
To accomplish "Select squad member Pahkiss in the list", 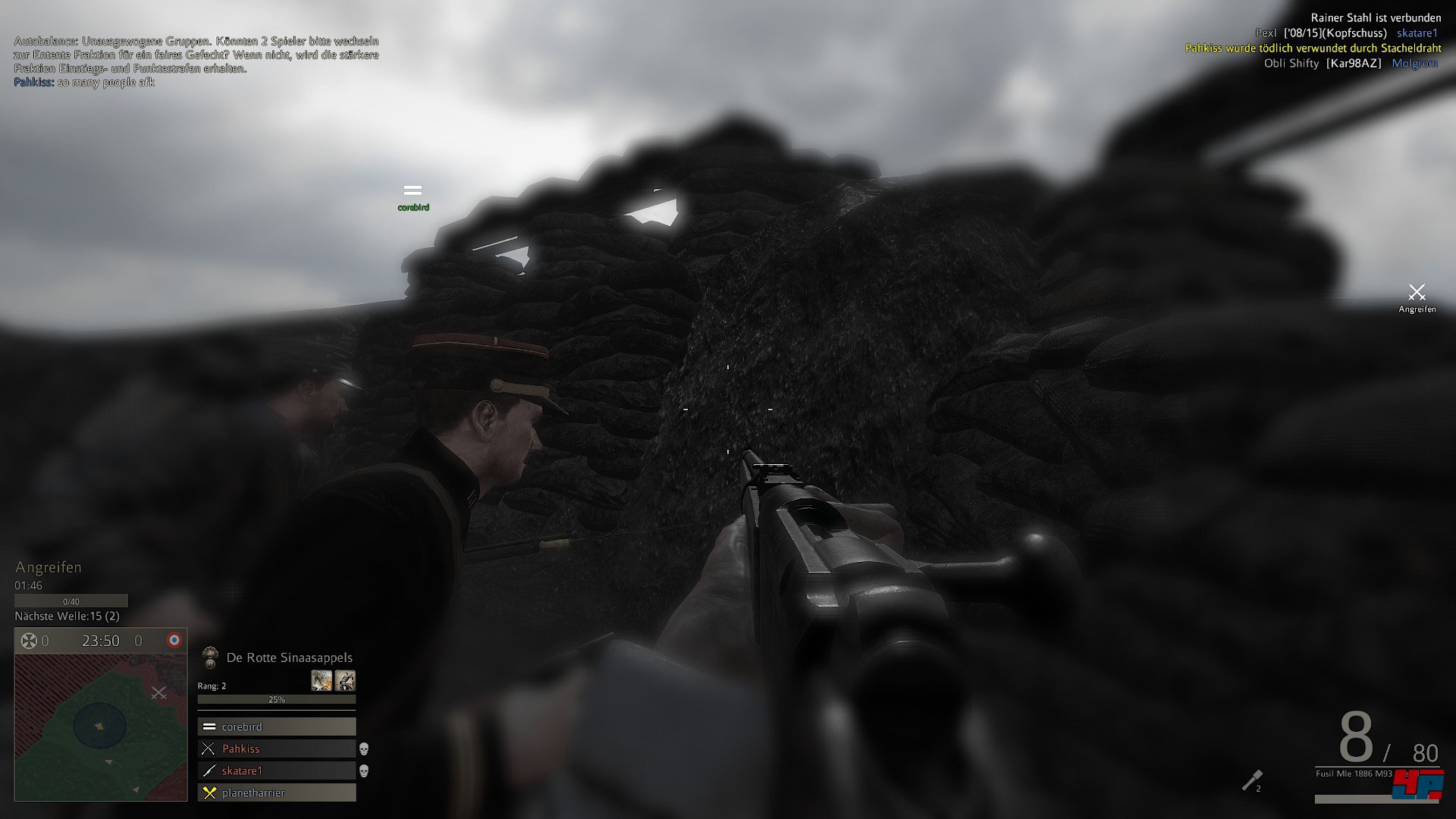I will coord(277,748).
